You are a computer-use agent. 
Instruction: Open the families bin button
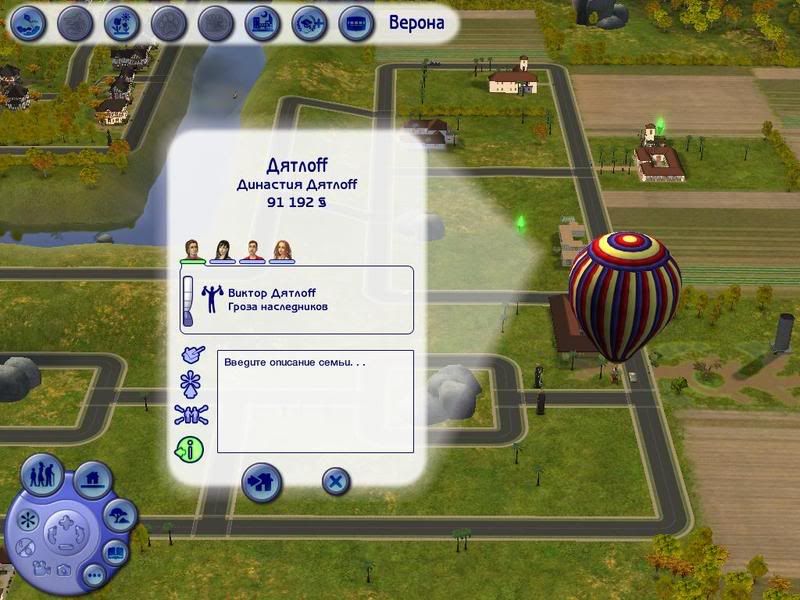(x=42, y=474)
